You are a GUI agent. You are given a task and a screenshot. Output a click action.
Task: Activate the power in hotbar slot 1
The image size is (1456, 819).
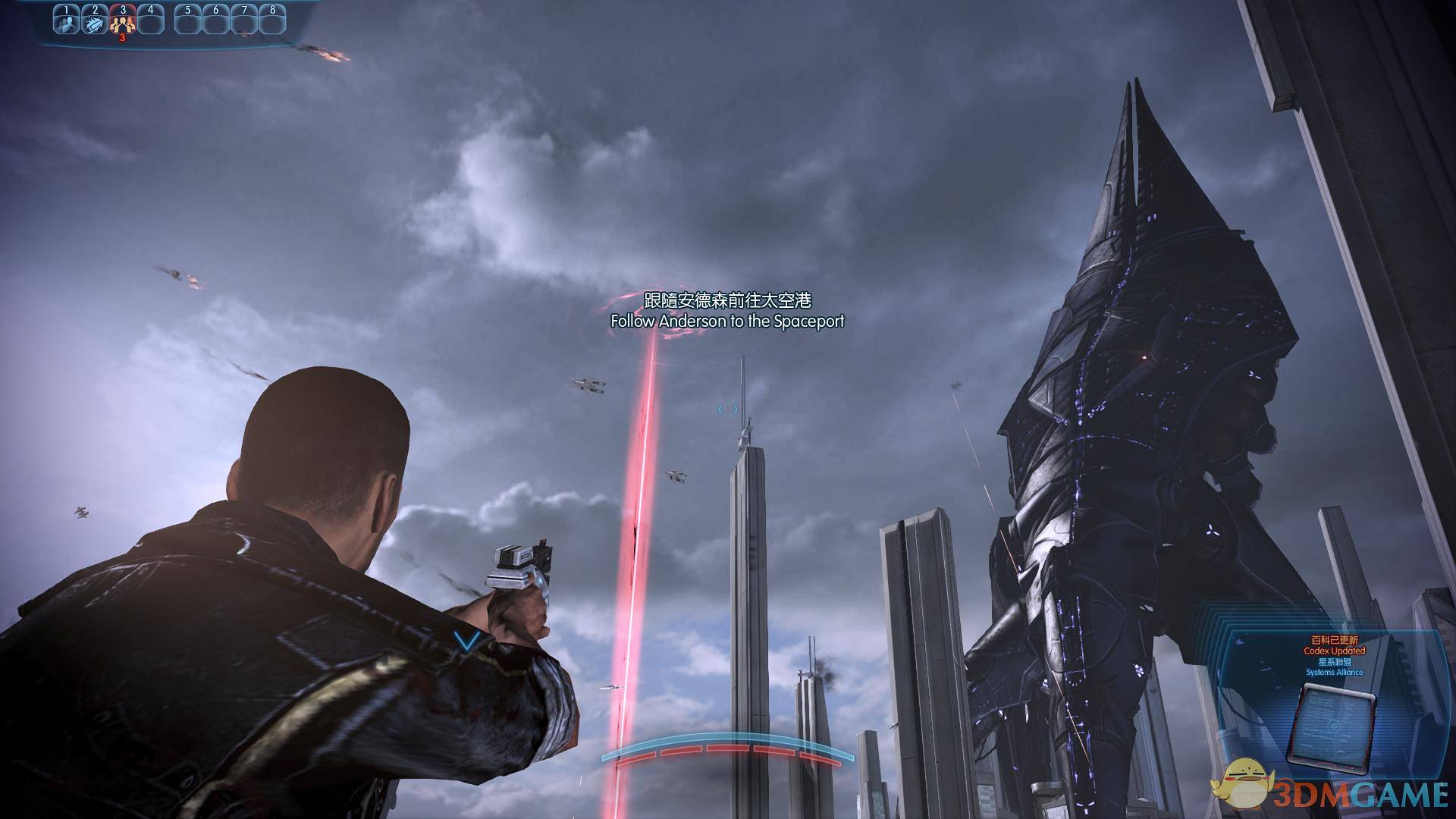click(x=67, y=23)
